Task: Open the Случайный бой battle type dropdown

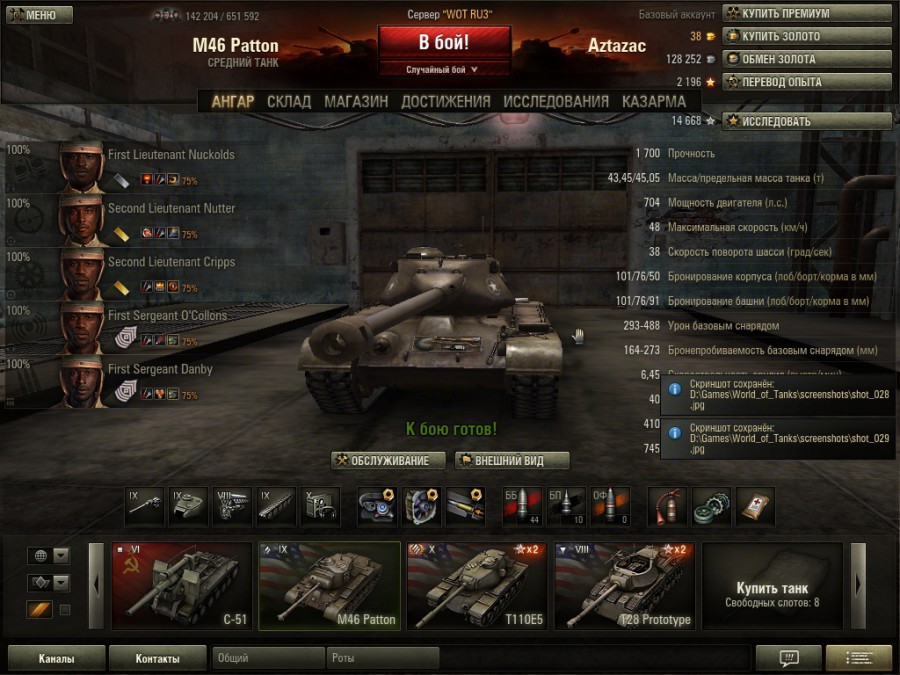Action: click(444, 70)
